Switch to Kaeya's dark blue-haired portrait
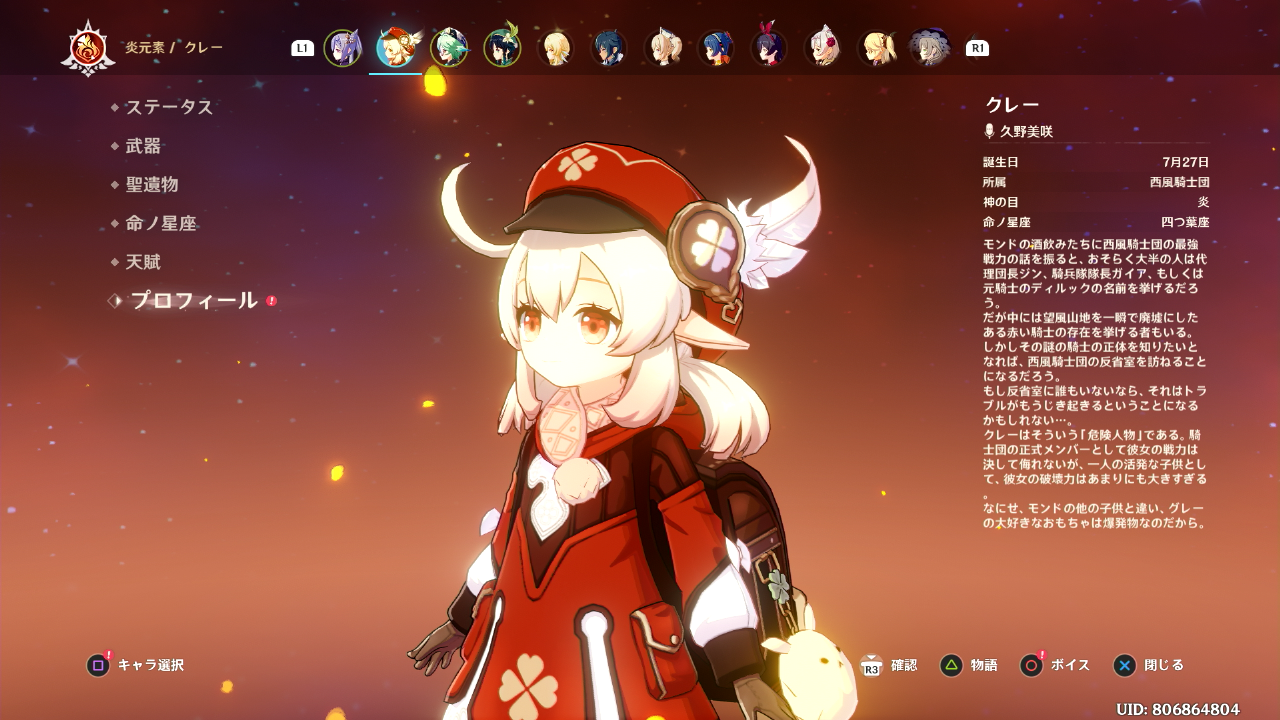 (x=609, y=48)
